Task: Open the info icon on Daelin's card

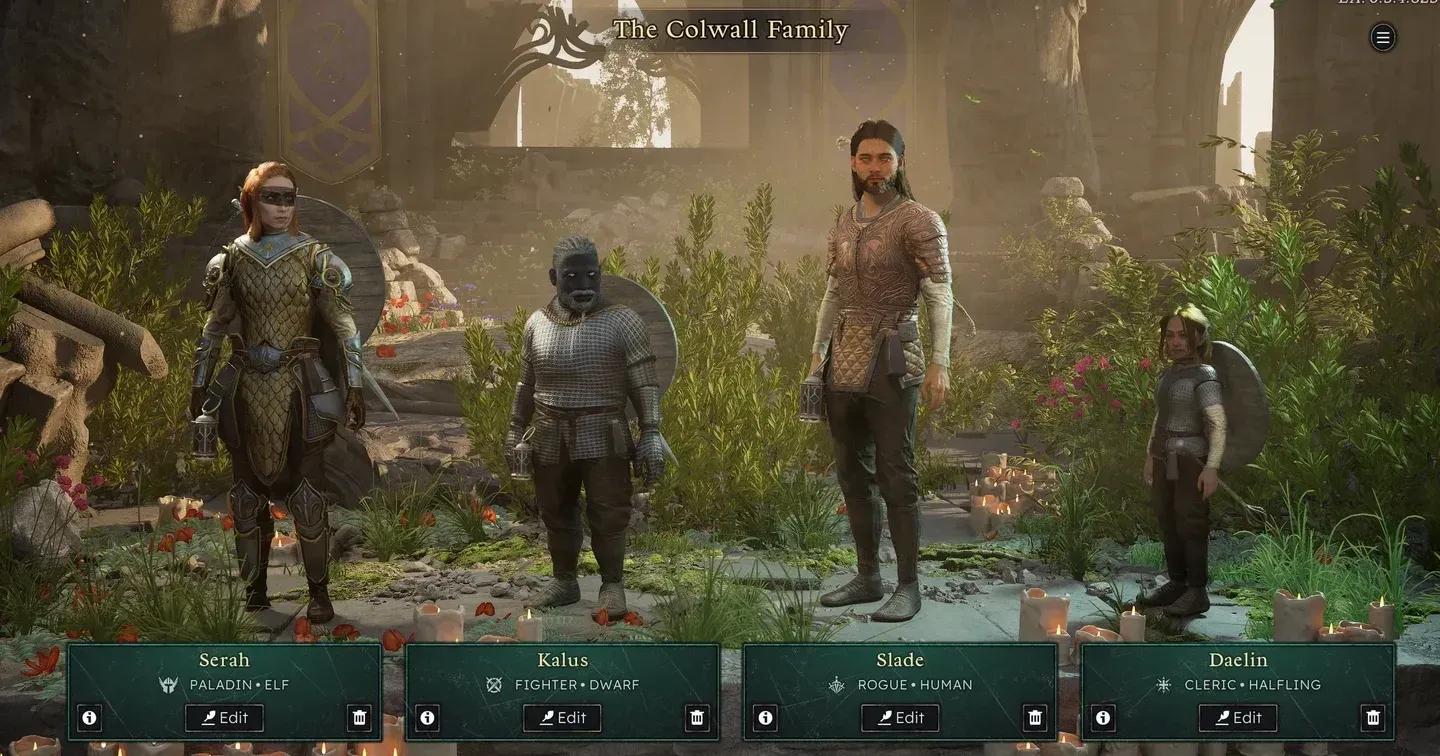Action: click(1102, 717)
